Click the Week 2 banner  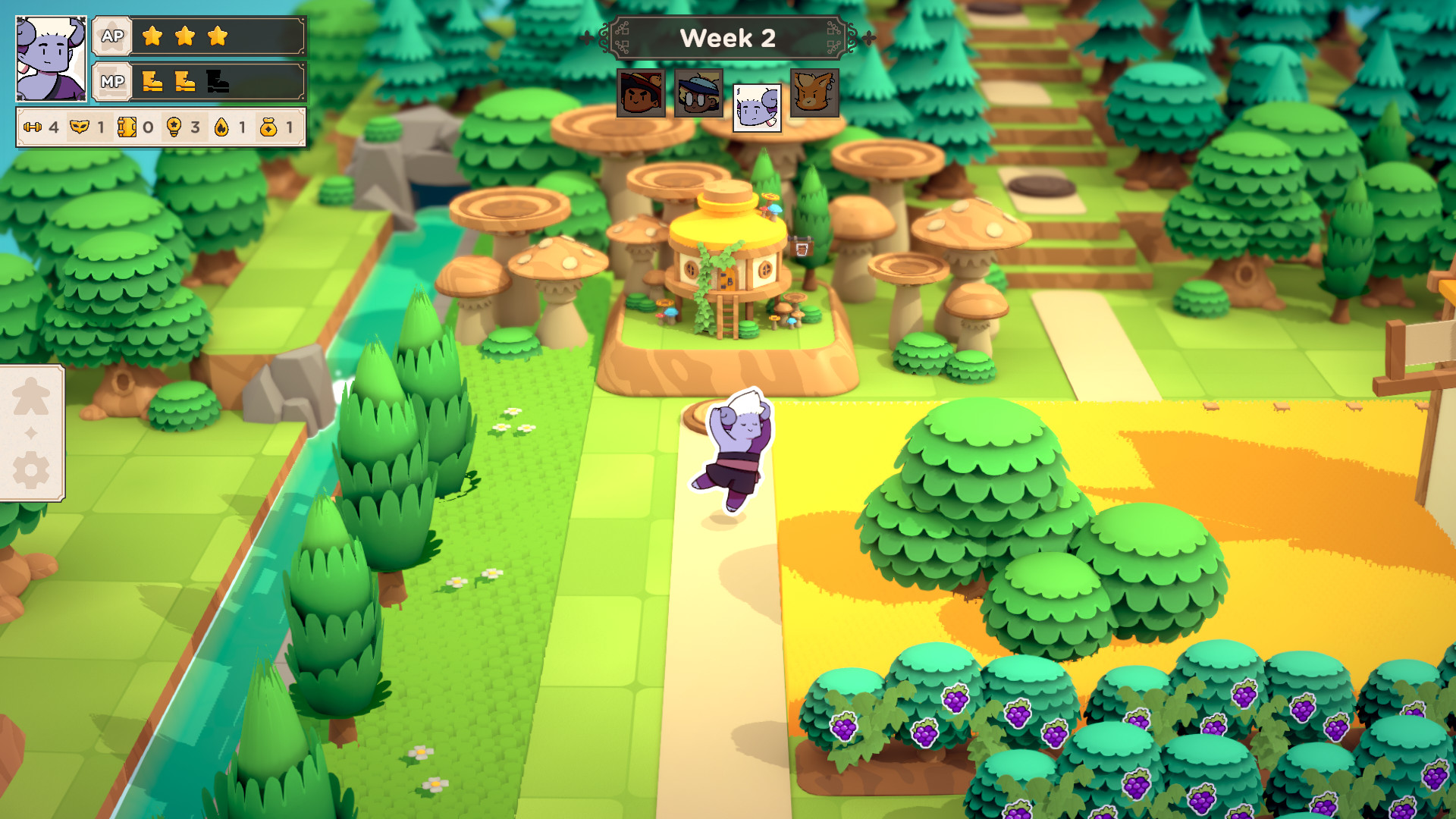(730, 39)
